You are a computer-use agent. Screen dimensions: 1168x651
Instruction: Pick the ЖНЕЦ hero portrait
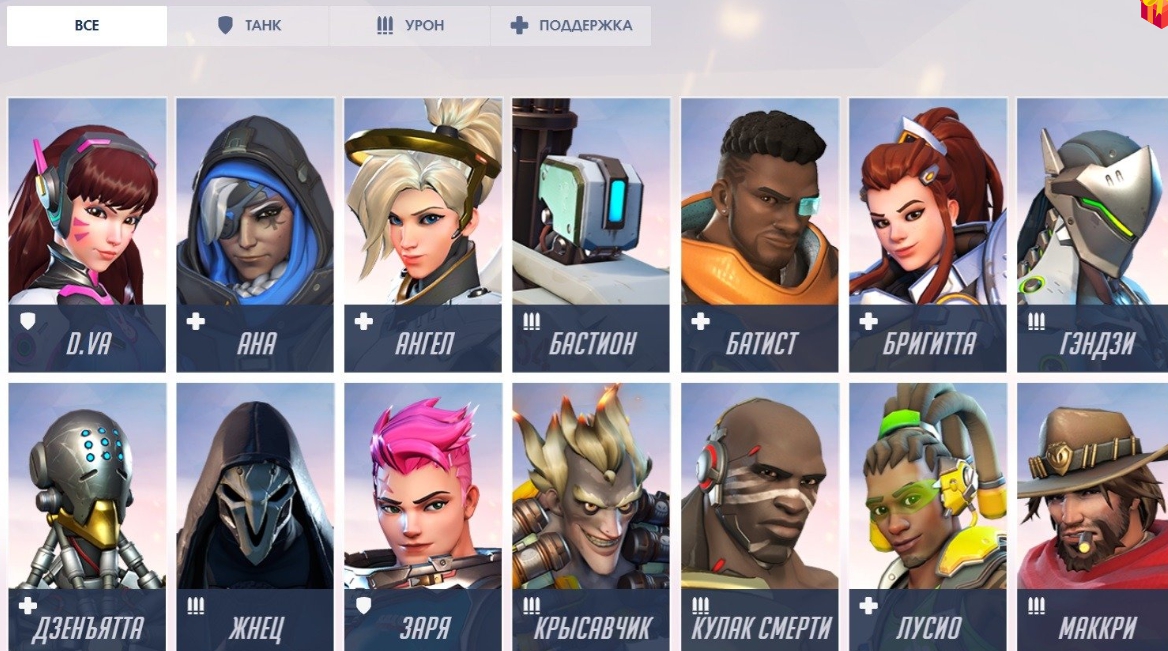tap(255, 517)
